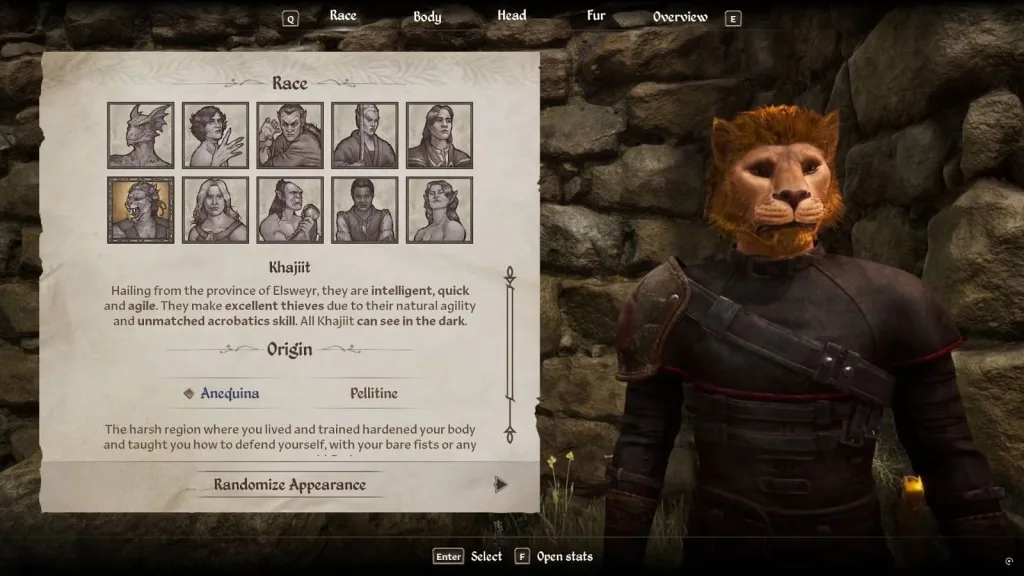The image size is (1024, 576).
Task: Select the Pellitine origin
Action: (x=374, y=393)
